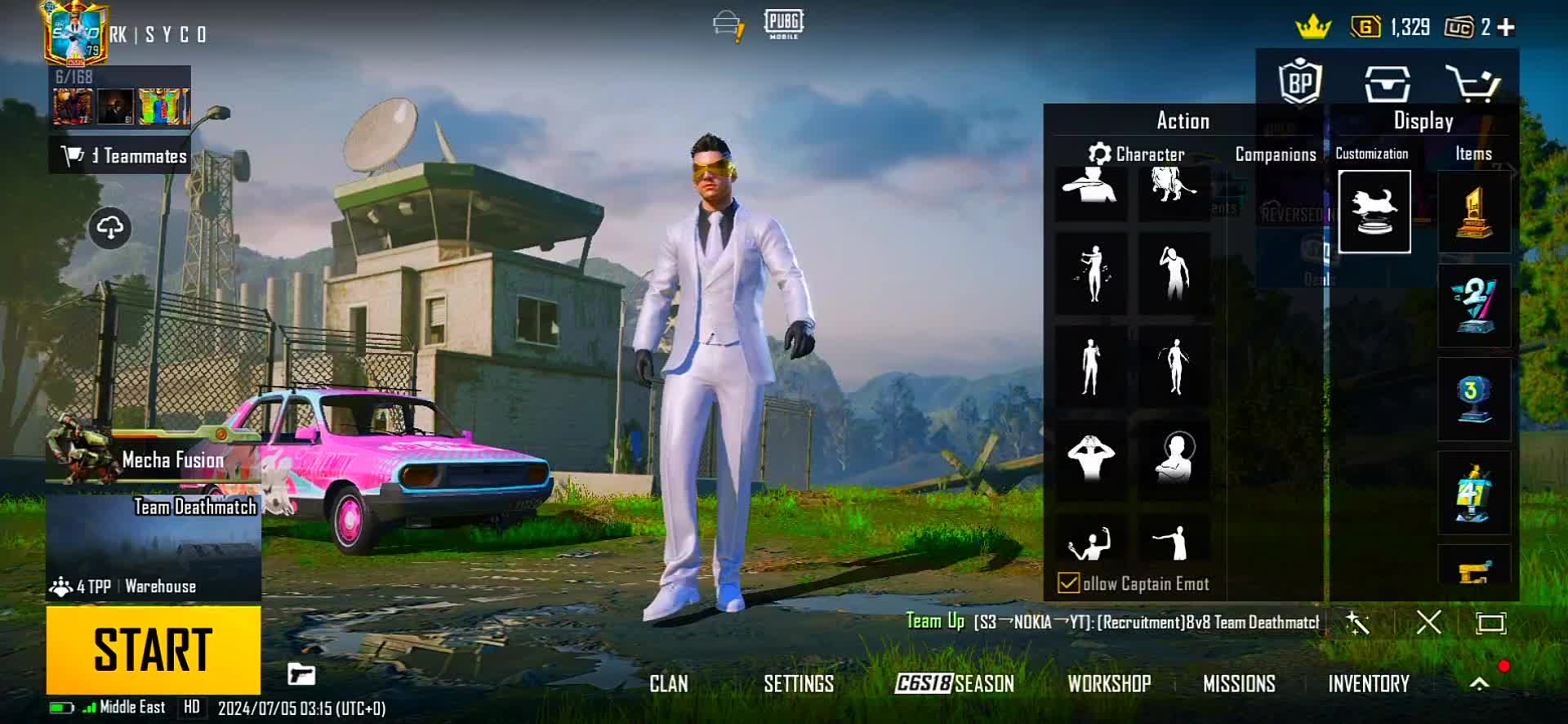The image size is (1568, 724).
Task: Switch to the Character emote tab
Action: point(1137,154)
